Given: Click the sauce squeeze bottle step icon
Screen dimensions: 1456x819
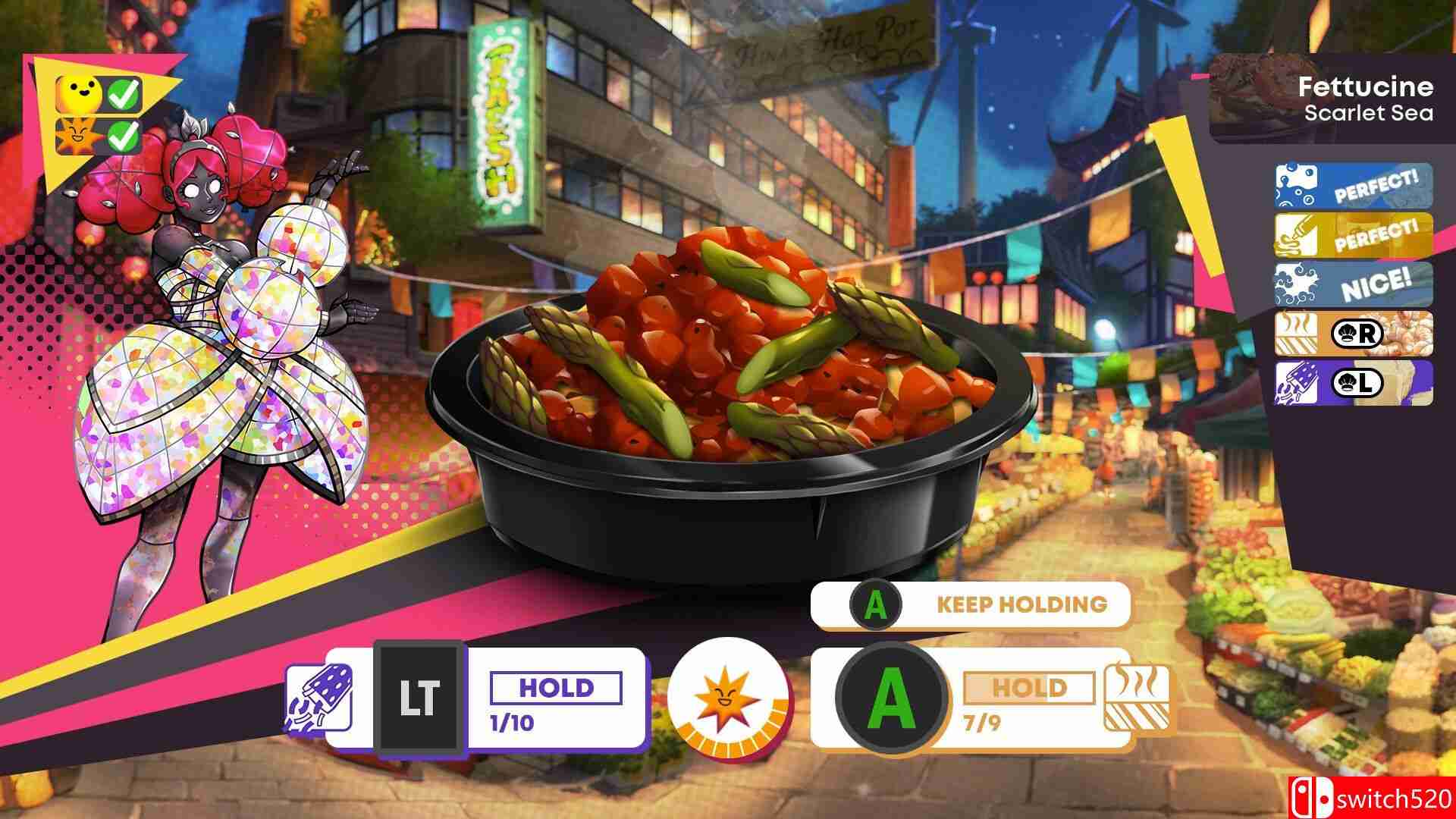Looking at the screenshot, I should tap(1298, 235).
